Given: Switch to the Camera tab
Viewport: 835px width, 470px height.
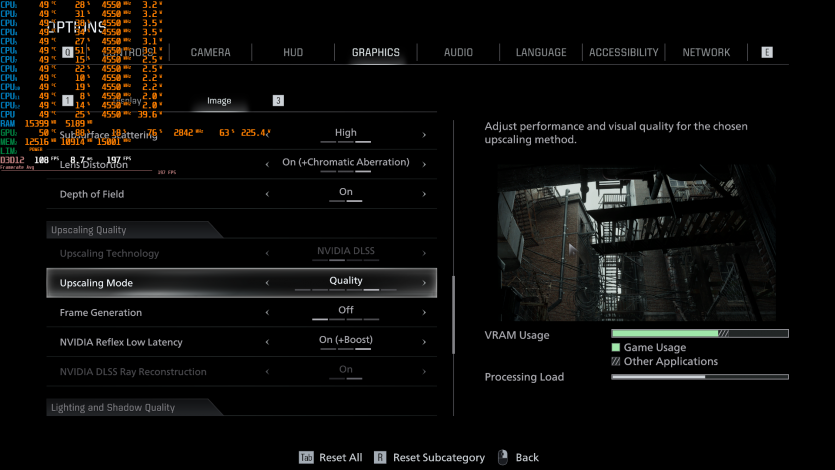Looking at the screenshot, I should 210,52.
